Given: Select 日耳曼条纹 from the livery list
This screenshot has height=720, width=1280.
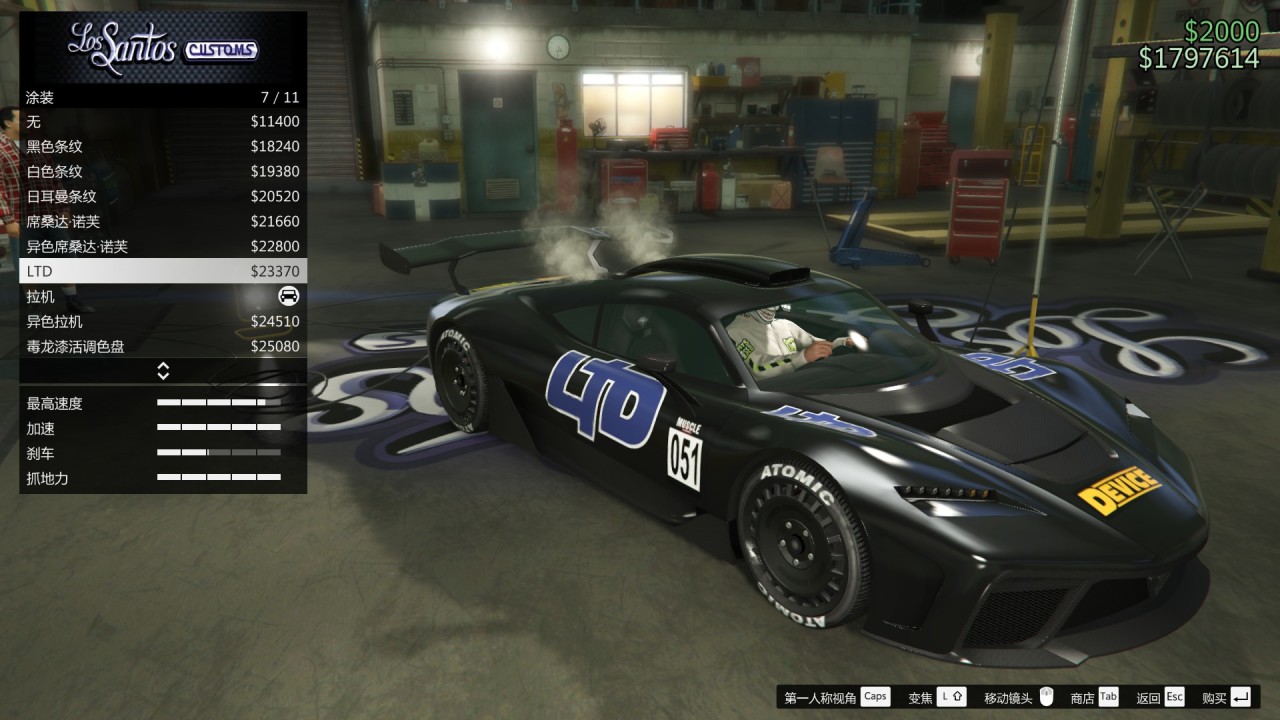Looking at the screenshot, I should 163,197.
